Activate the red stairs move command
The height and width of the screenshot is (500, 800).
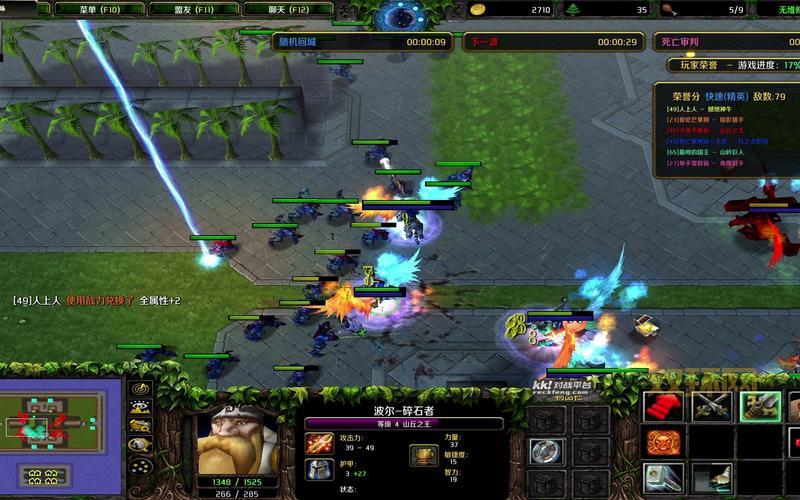(x=663, y=407)
